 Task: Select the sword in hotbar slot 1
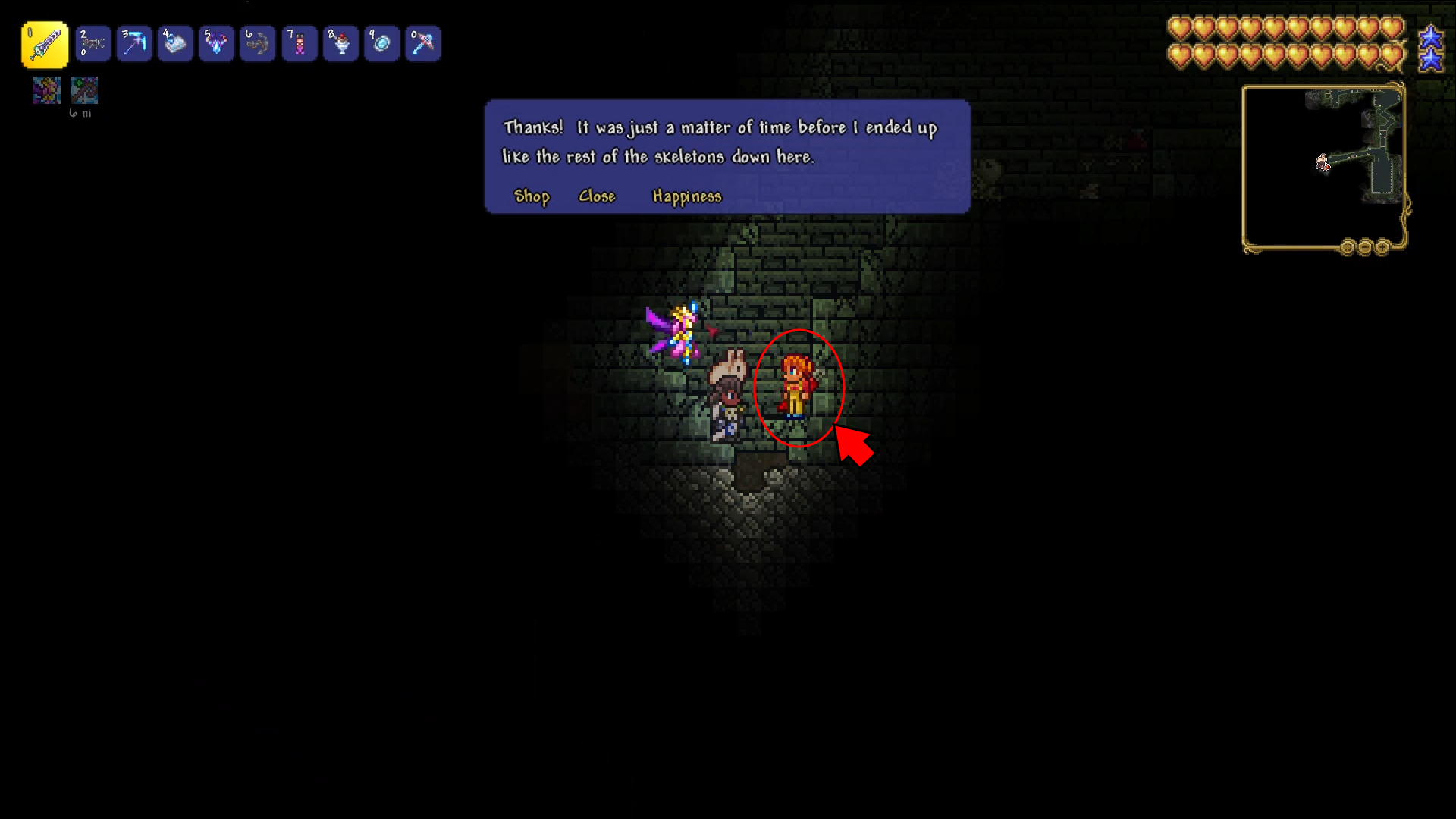(45, 44)
